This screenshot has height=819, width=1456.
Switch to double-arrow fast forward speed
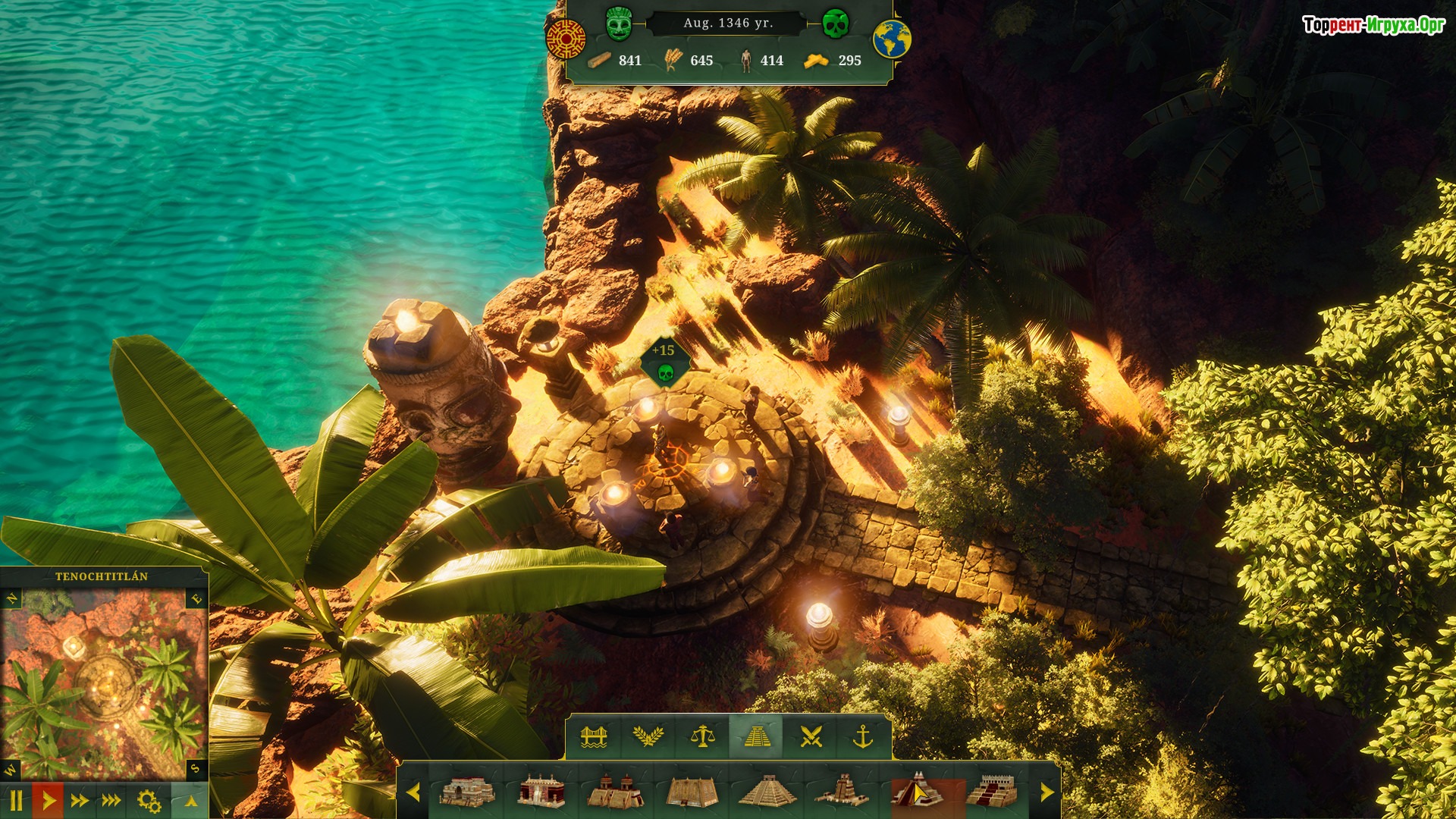coord(80,801)
